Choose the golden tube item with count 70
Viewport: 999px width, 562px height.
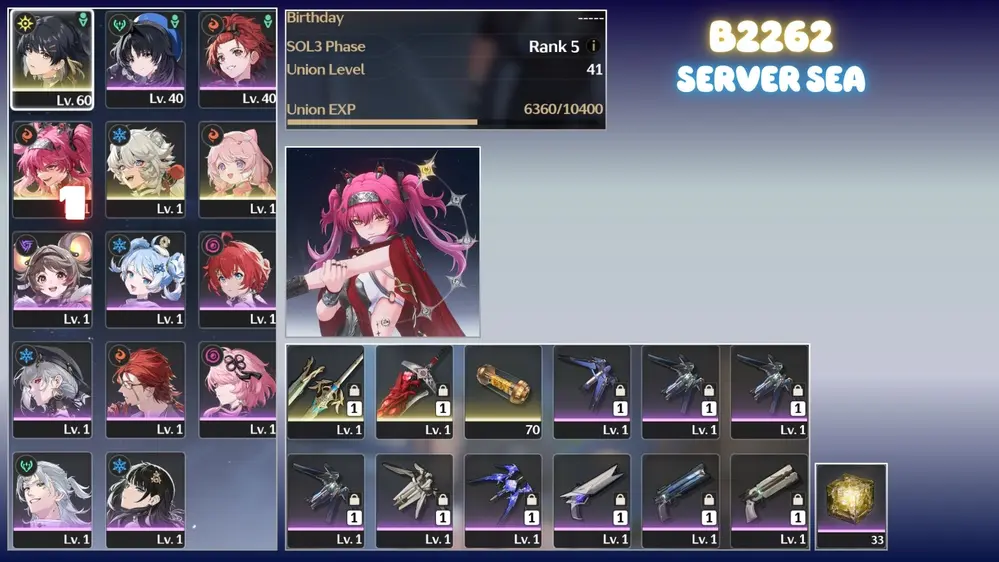pos(503,391)
